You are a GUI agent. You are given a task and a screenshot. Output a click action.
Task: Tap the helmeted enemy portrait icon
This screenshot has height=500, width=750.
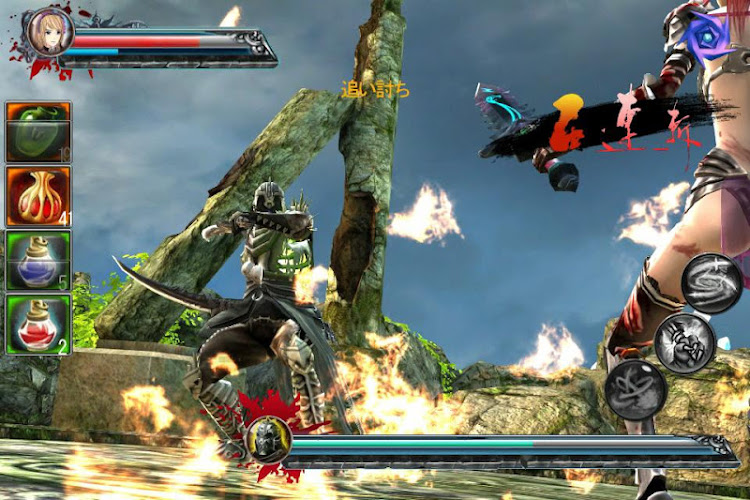pyautogui.click(x=270, y=439)
